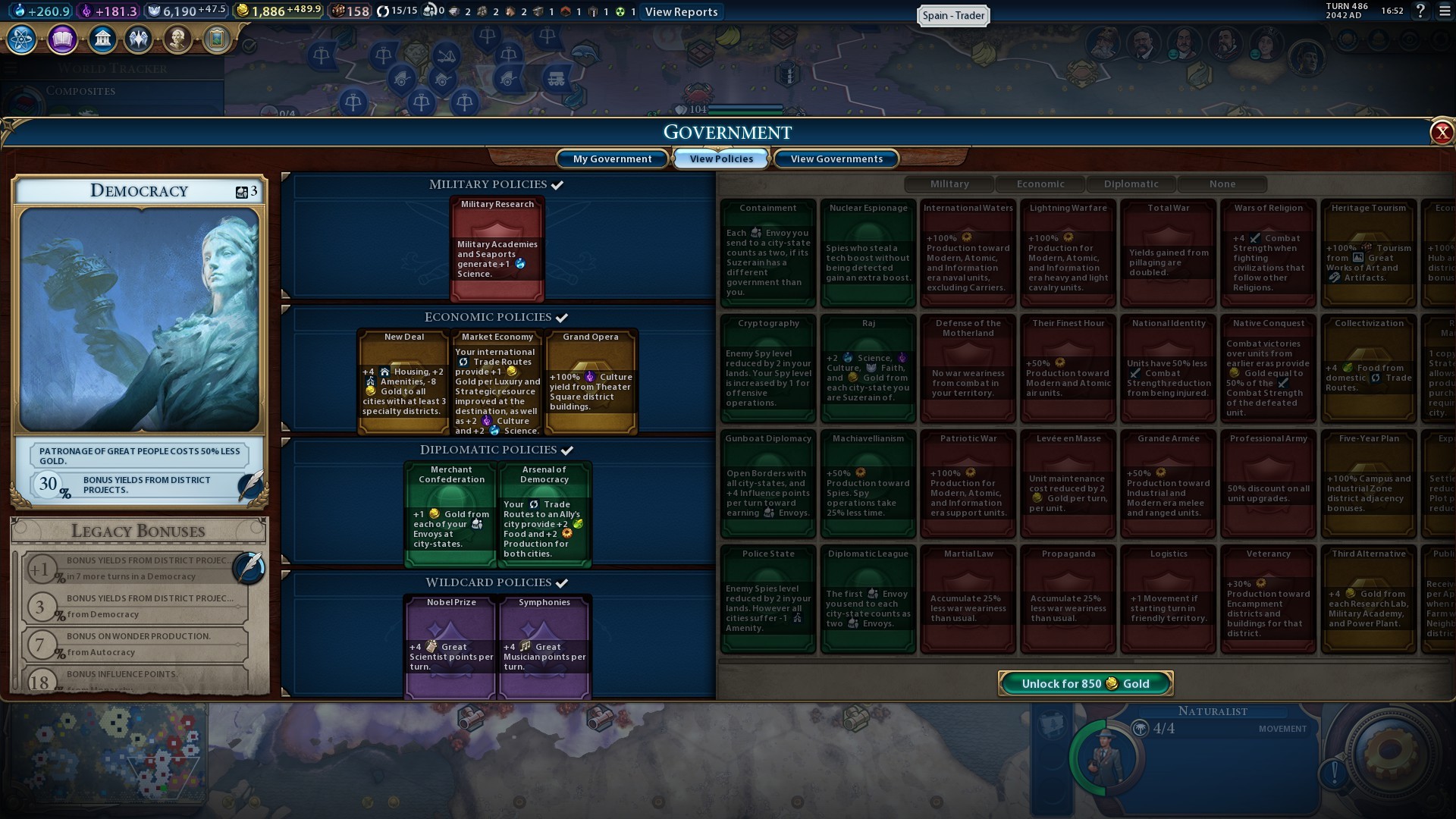Select the Grand Opera policy card
The image size is (1456, 819).
pyautogui.click(x=591, y=381)
